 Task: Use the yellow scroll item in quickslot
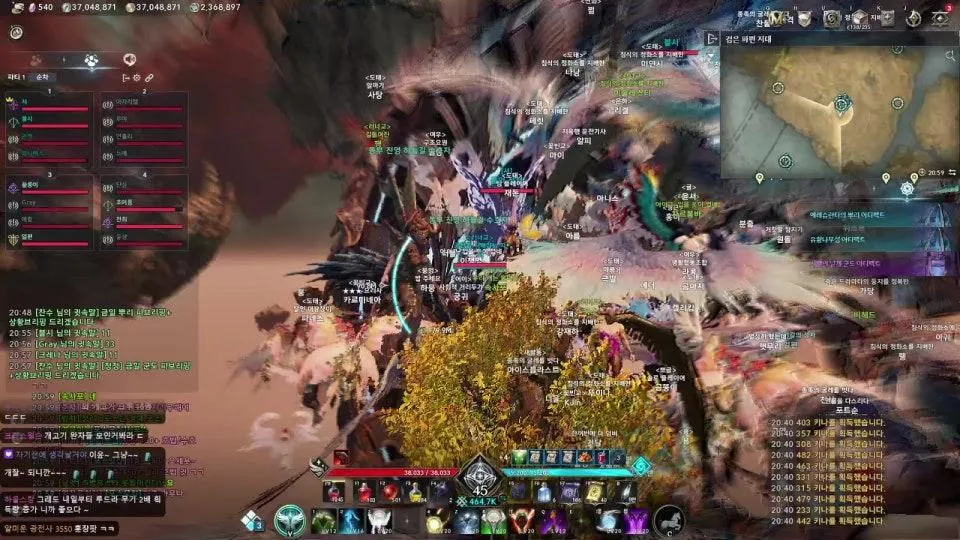(x=594, y=491)
